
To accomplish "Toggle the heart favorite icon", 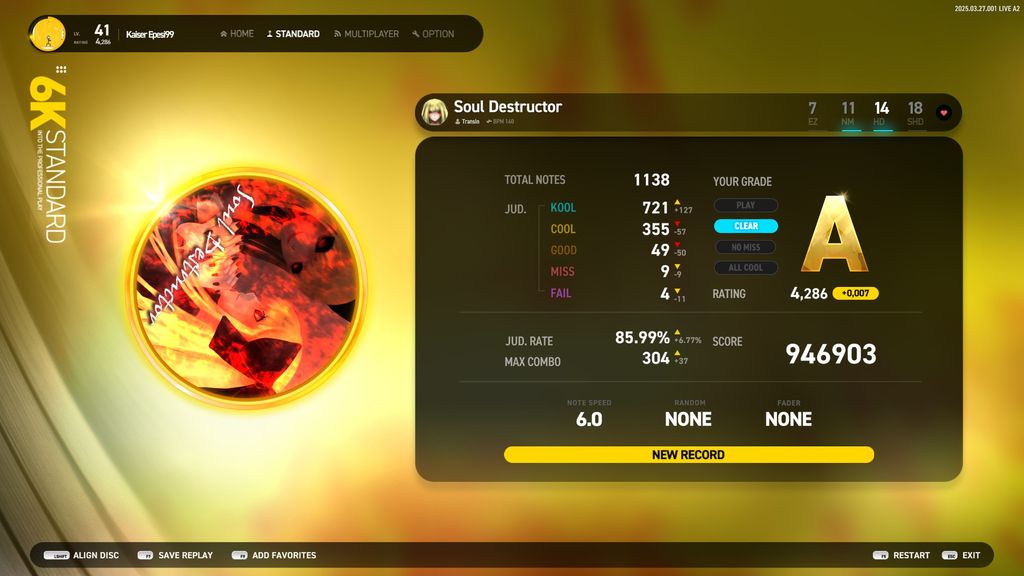I will tap(943, 113).
